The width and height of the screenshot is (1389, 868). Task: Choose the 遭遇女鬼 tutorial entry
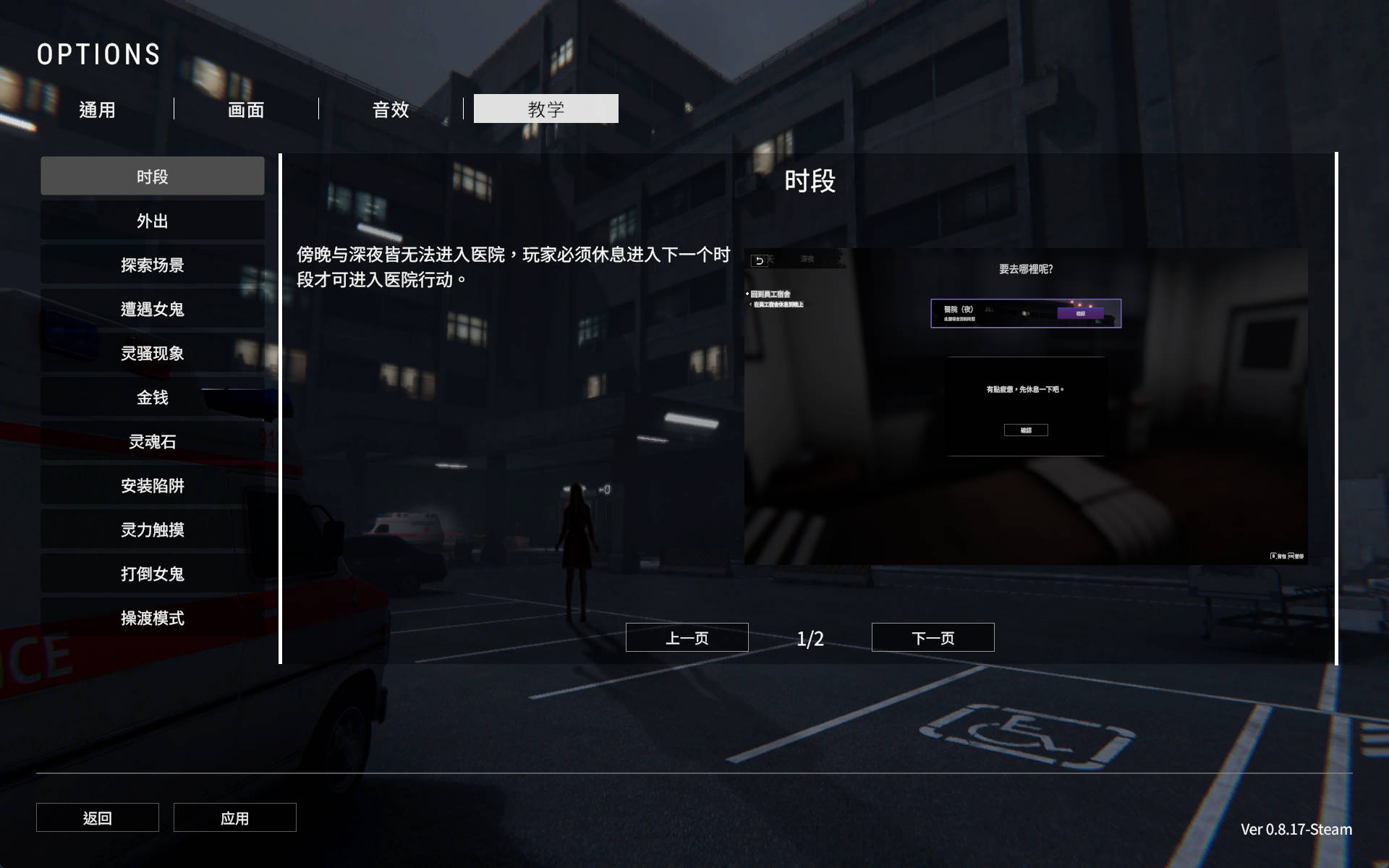[x=152, y=309]
